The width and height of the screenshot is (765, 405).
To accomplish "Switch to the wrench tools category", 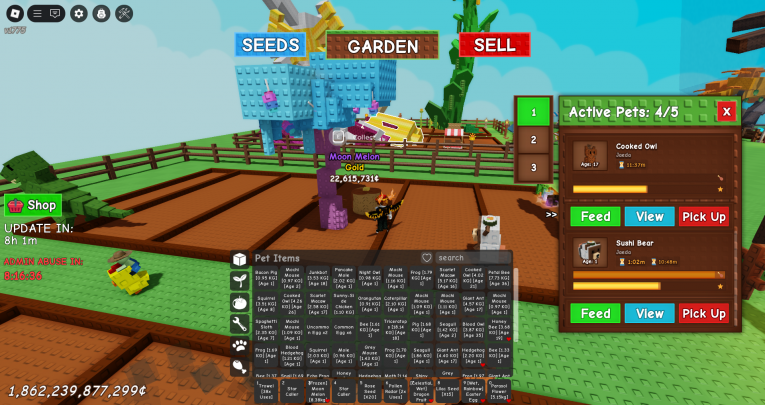I will coord(239,323).
